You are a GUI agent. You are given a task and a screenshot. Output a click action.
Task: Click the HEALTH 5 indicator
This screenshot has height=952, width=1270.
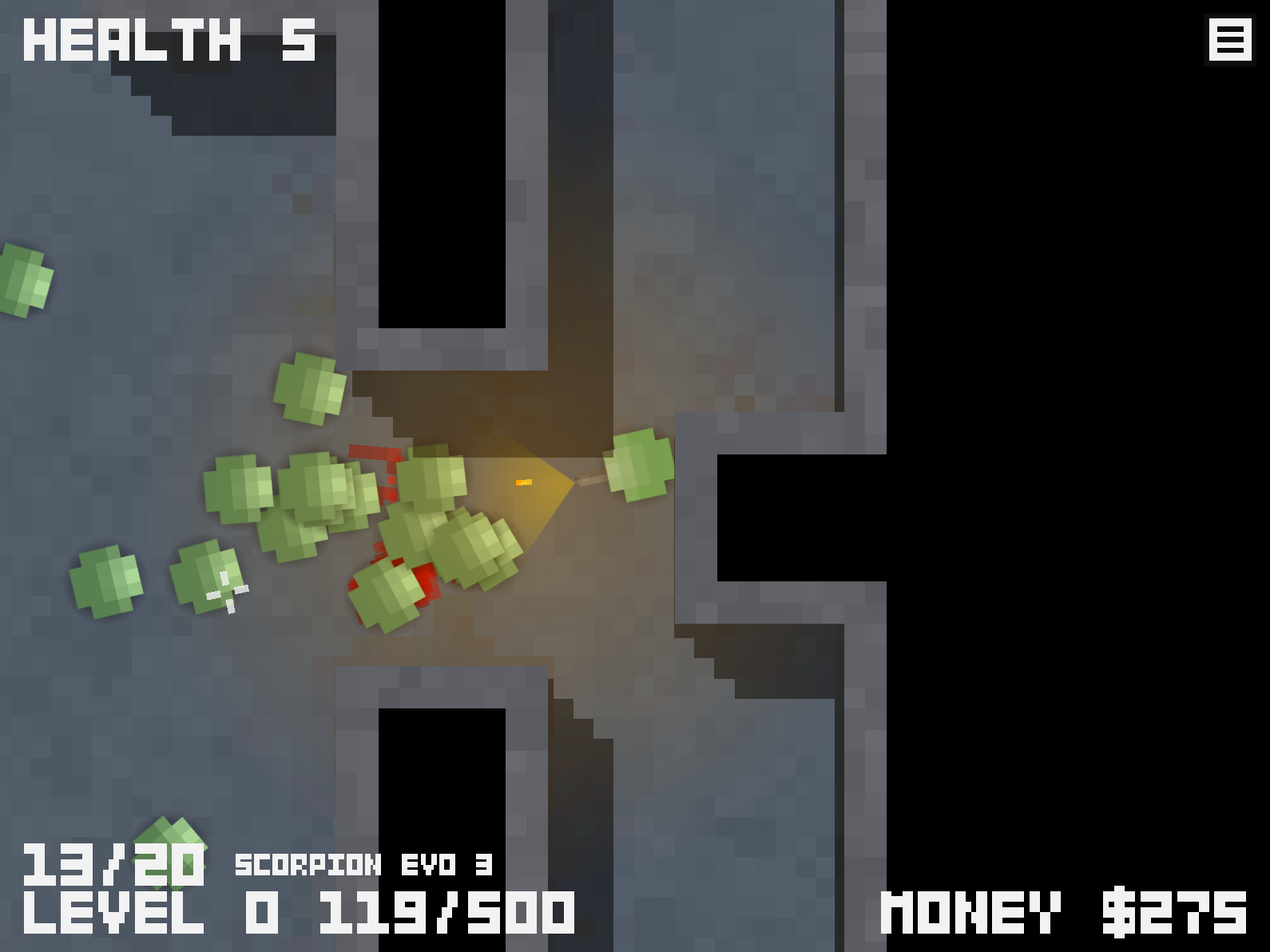168,40
